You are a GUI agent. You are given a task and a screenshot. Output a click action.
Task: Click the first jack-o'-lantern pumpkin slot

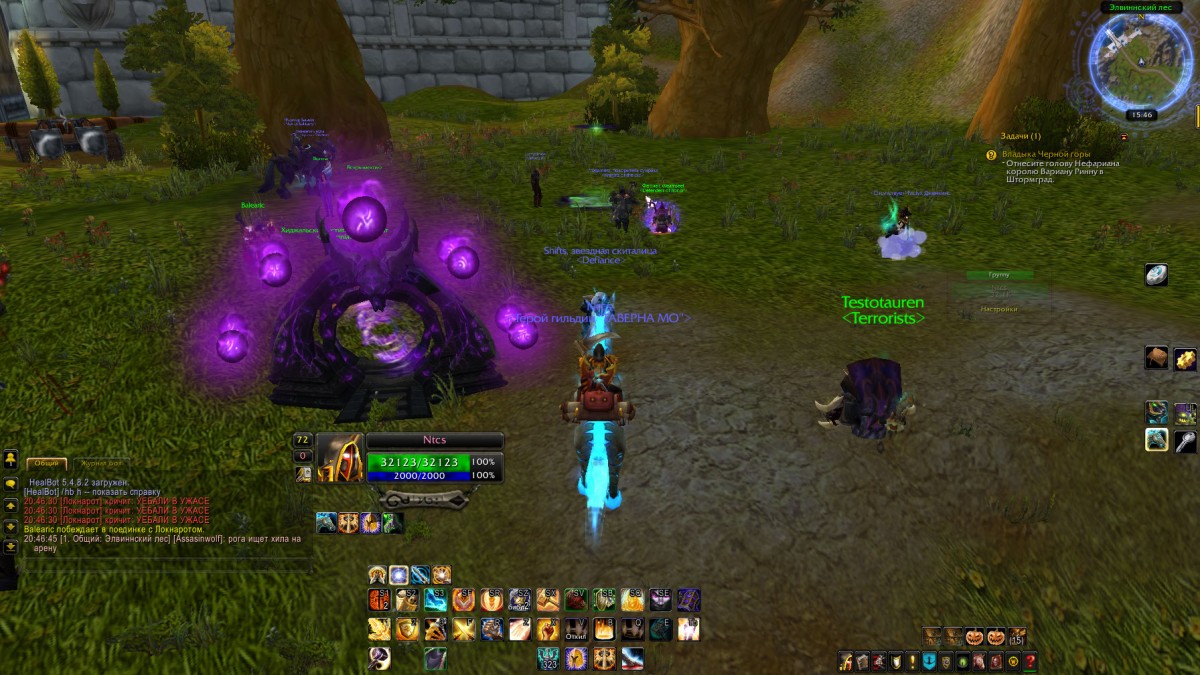click(x=974, y=636)
